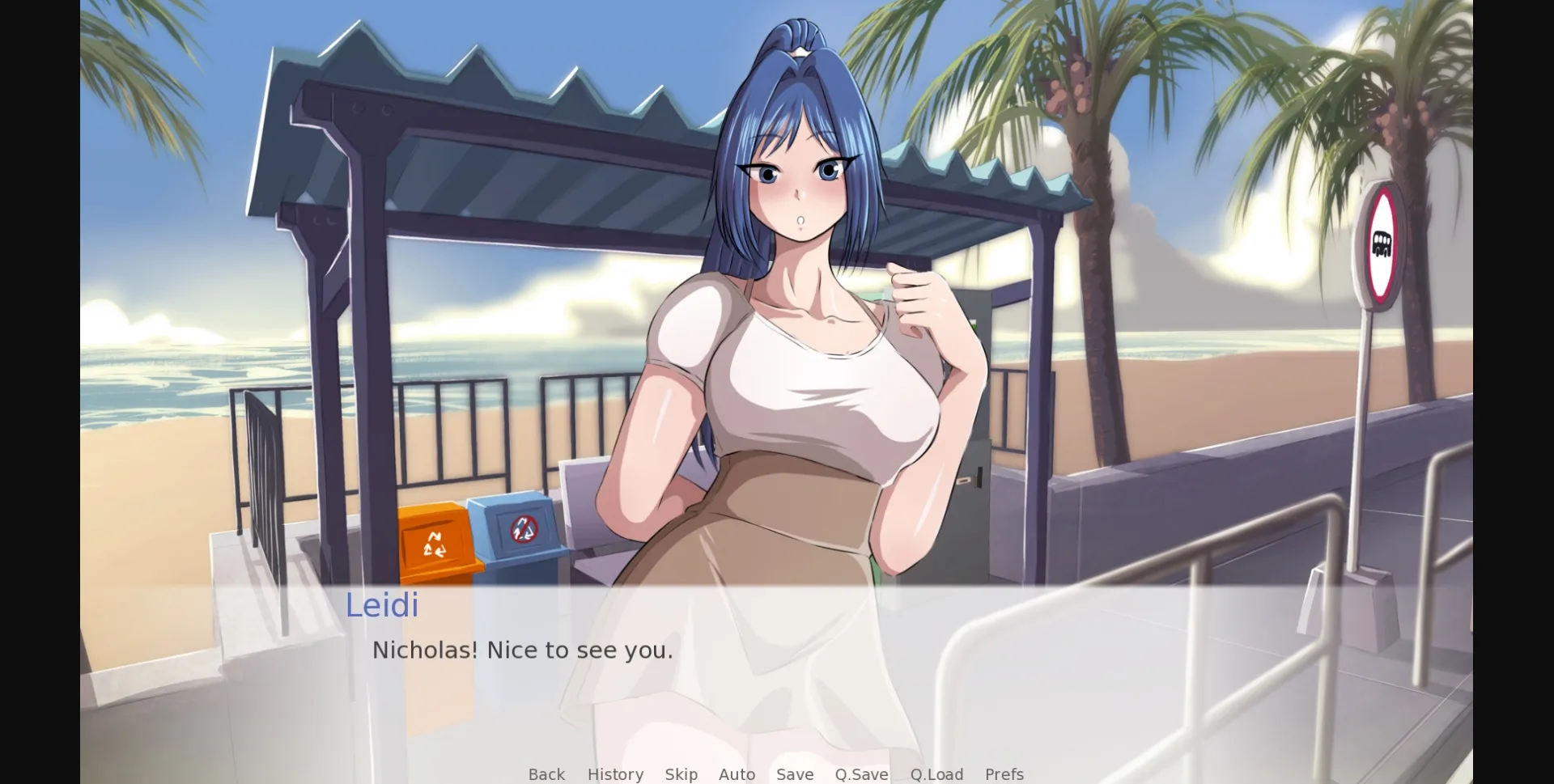Turn on Auto mode to play automatically
Image resolution: width=1554 pixels, height=784 pixels.
point(737,774)
